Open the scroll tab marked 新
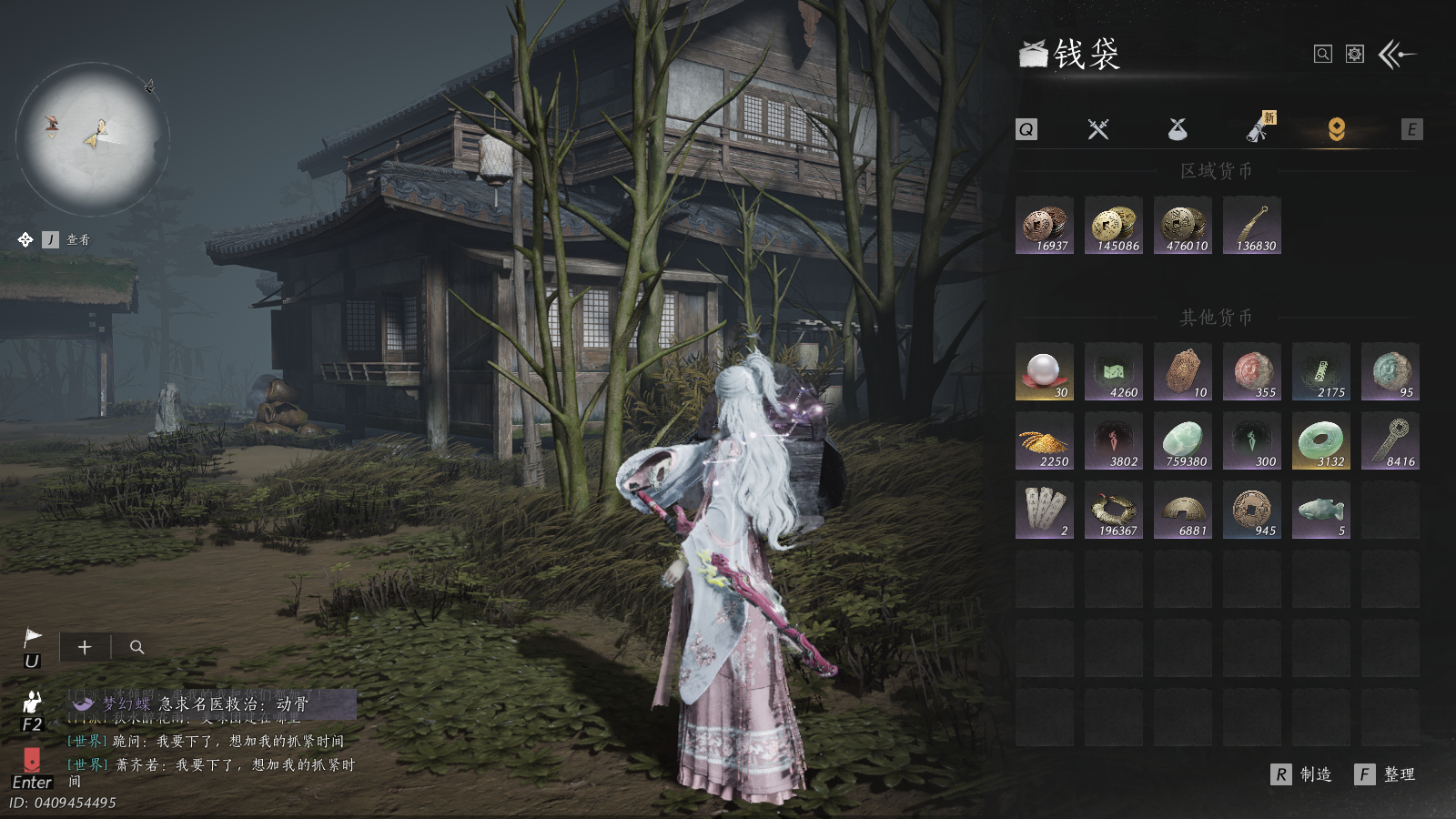The width and height of the screenshot is (1456, 819). coord(1259,129)
